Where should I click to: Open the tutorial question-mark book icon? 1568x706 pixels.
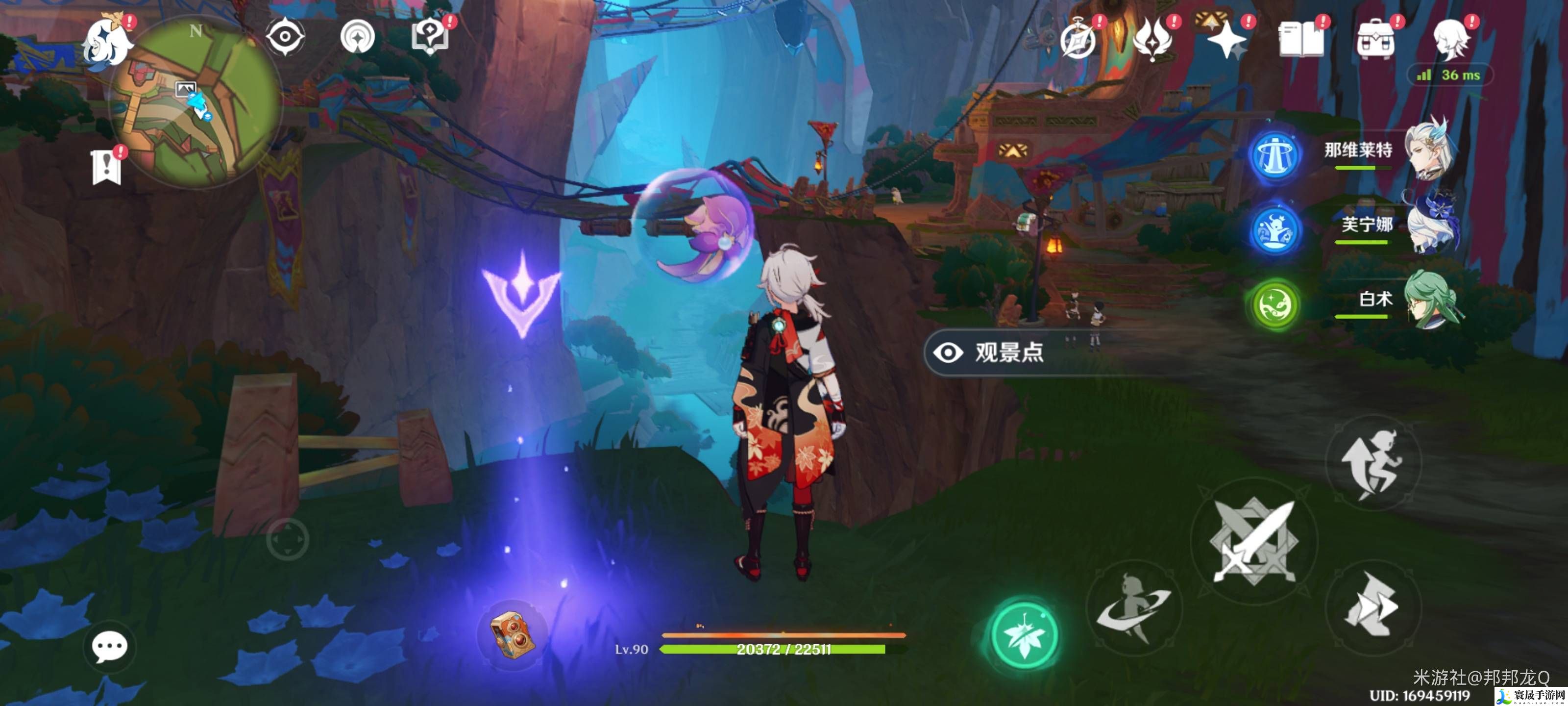pyautogui.click(x=430, y=37)
